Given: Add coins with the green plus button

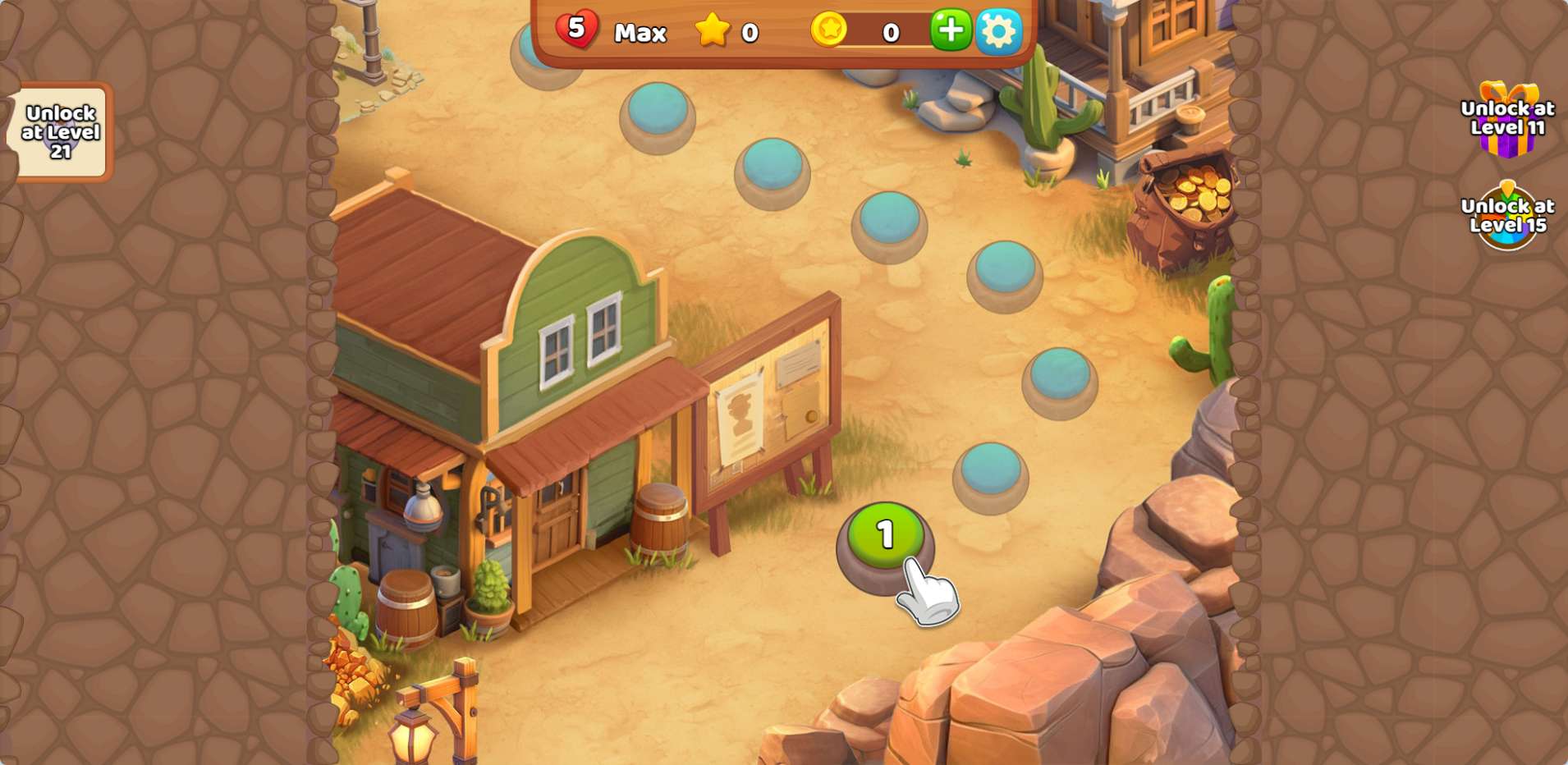Looking at the screenshot, I should (951, 30).
